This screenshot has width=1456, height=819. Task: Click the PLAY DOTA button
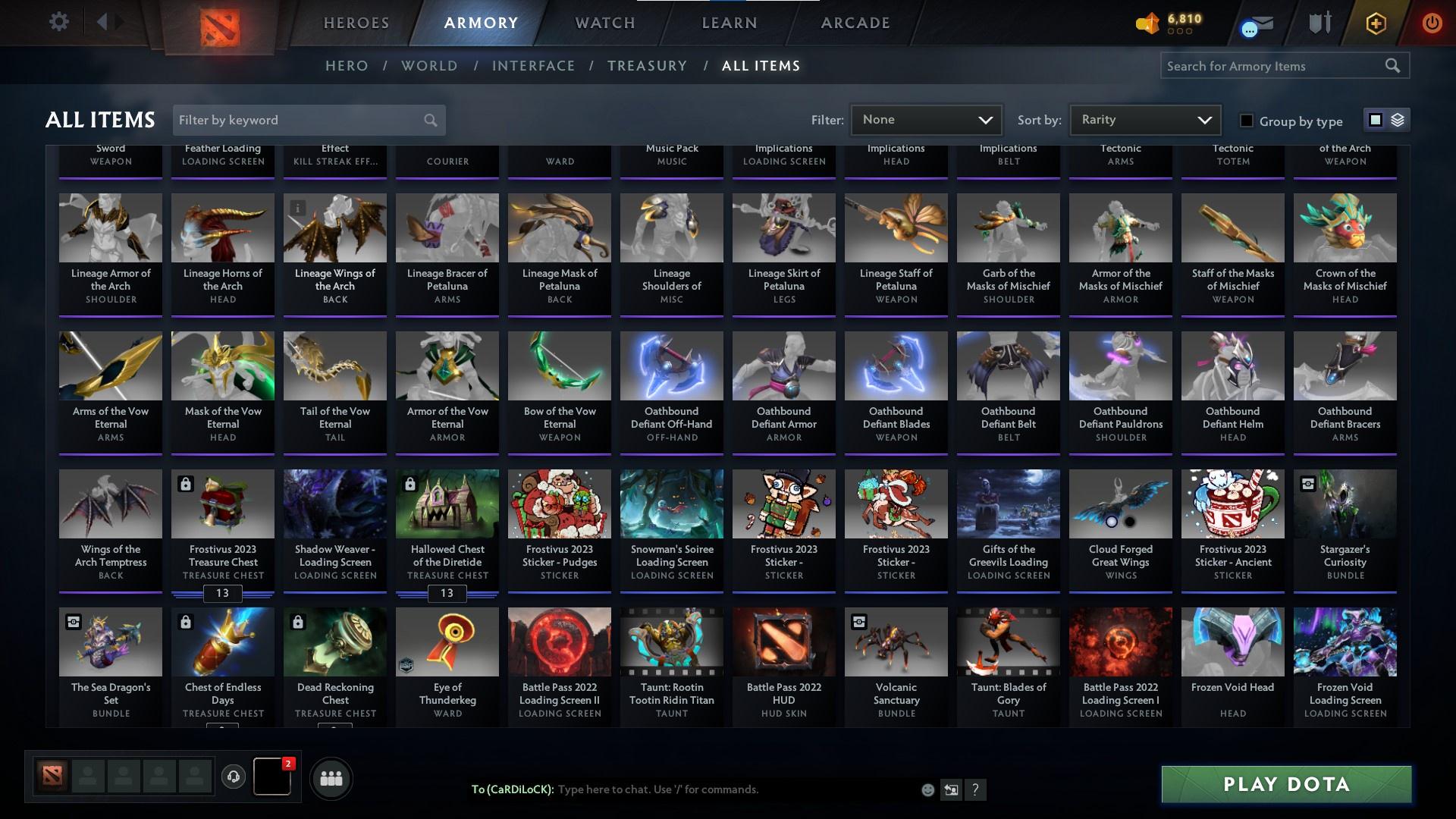tap(1285, 785)
